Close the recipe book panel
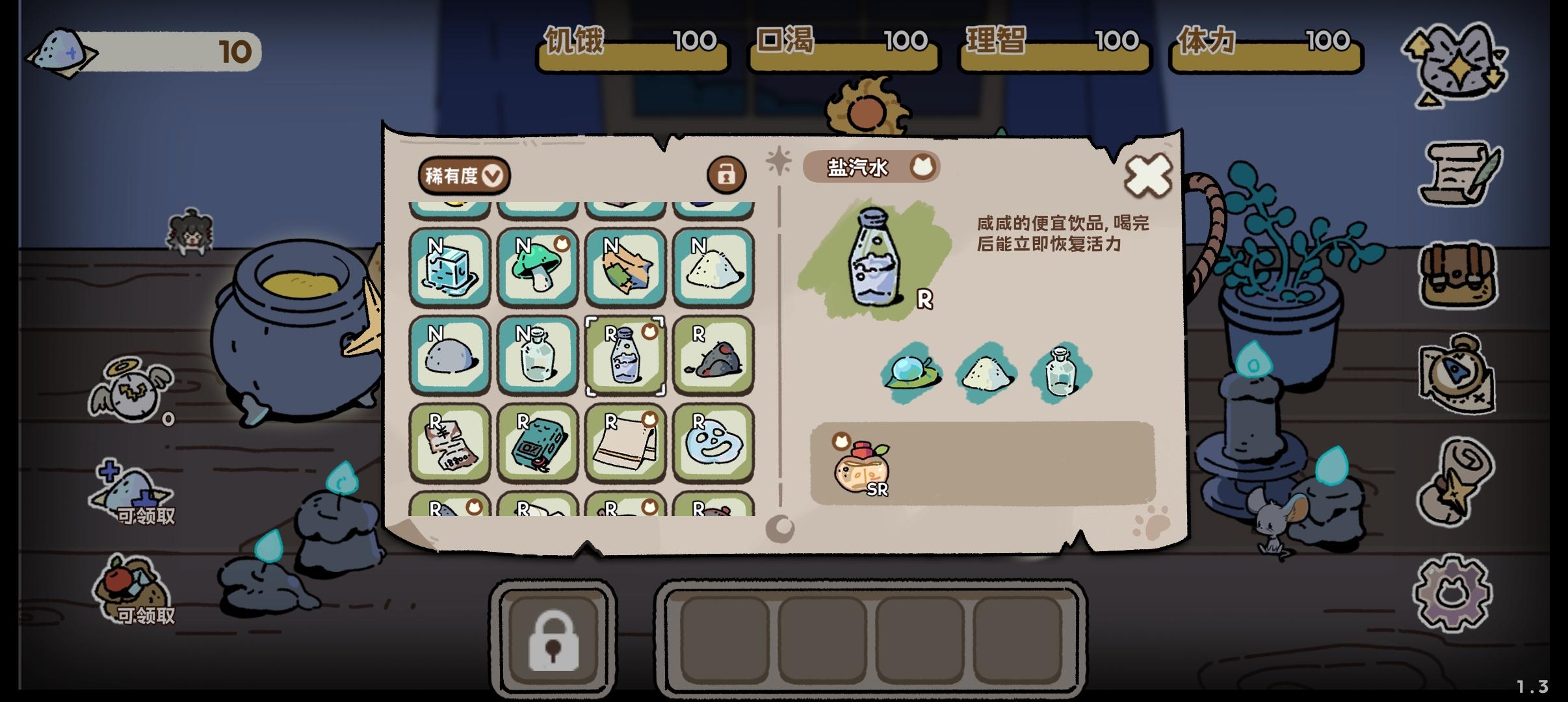 (x=1148, y=175)
